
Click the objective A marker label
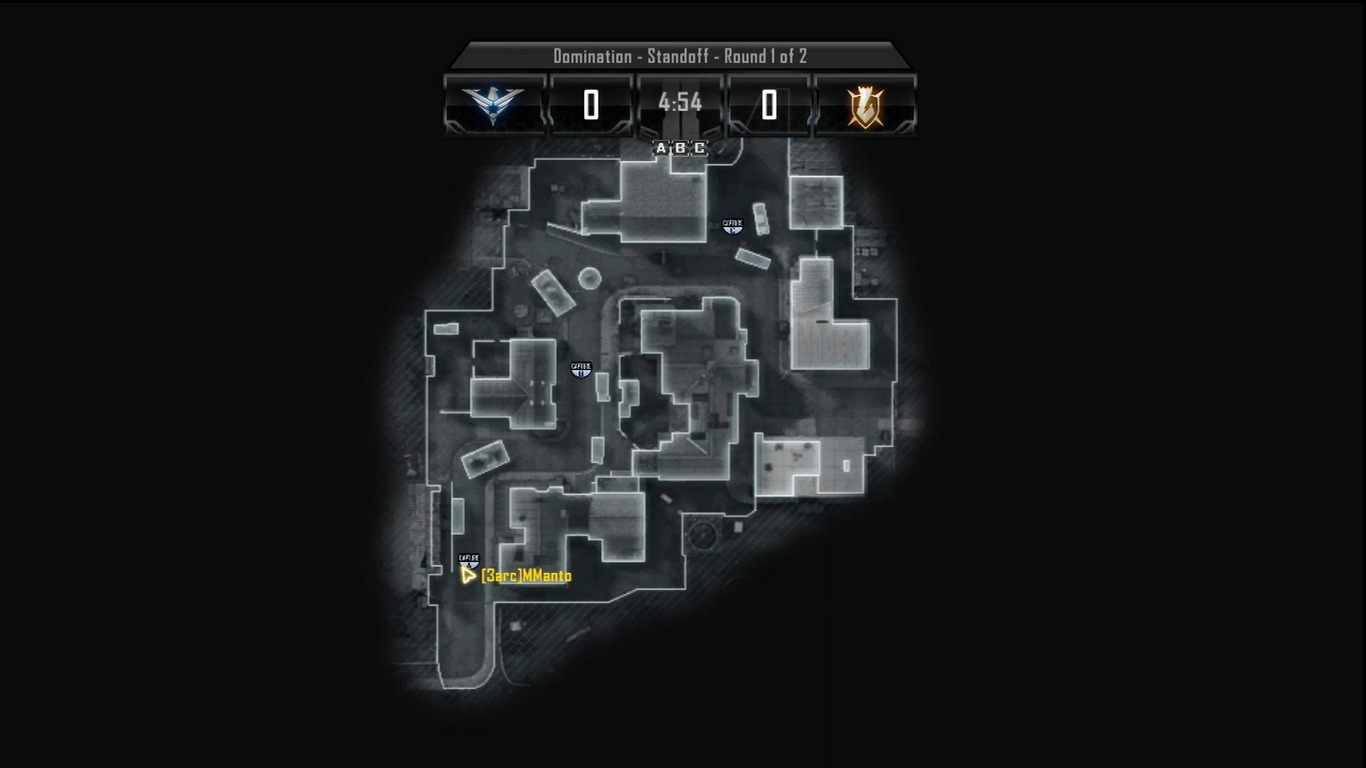click(661, 149)
